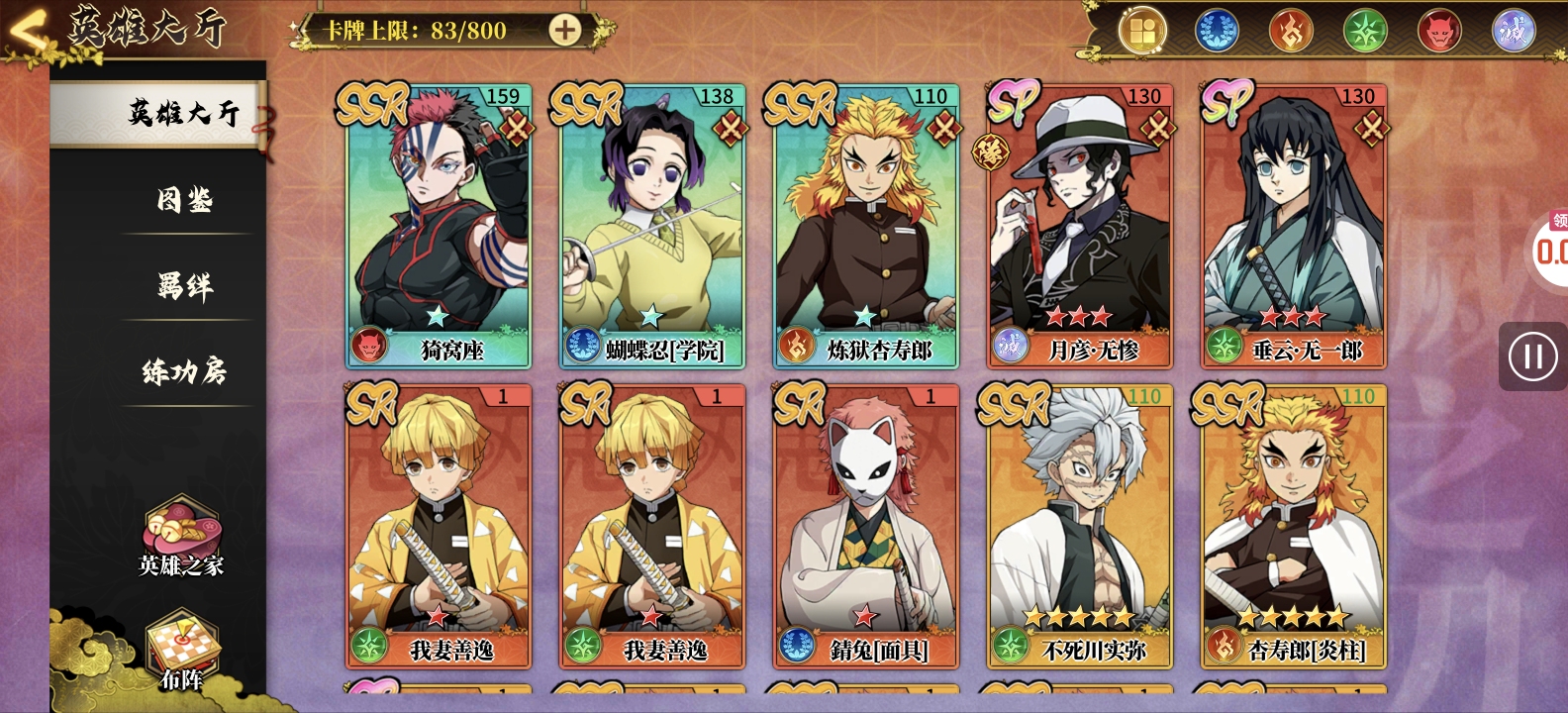Open the 月彦·无惨 SP card
1568x713 pixels.
(x=1080, y=227)
